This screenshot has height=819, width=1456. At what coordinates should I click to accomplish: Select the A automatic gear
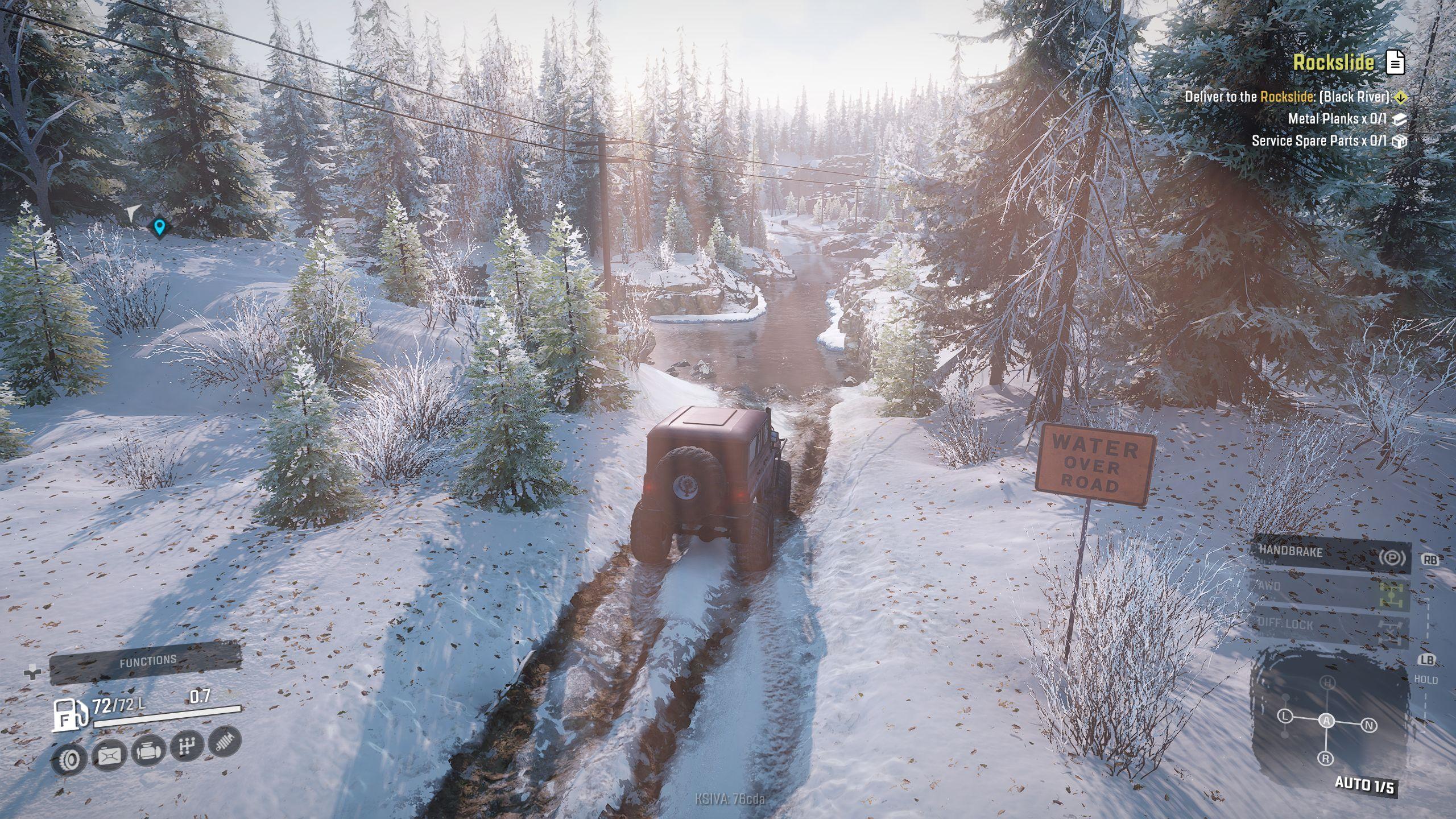1327,721
